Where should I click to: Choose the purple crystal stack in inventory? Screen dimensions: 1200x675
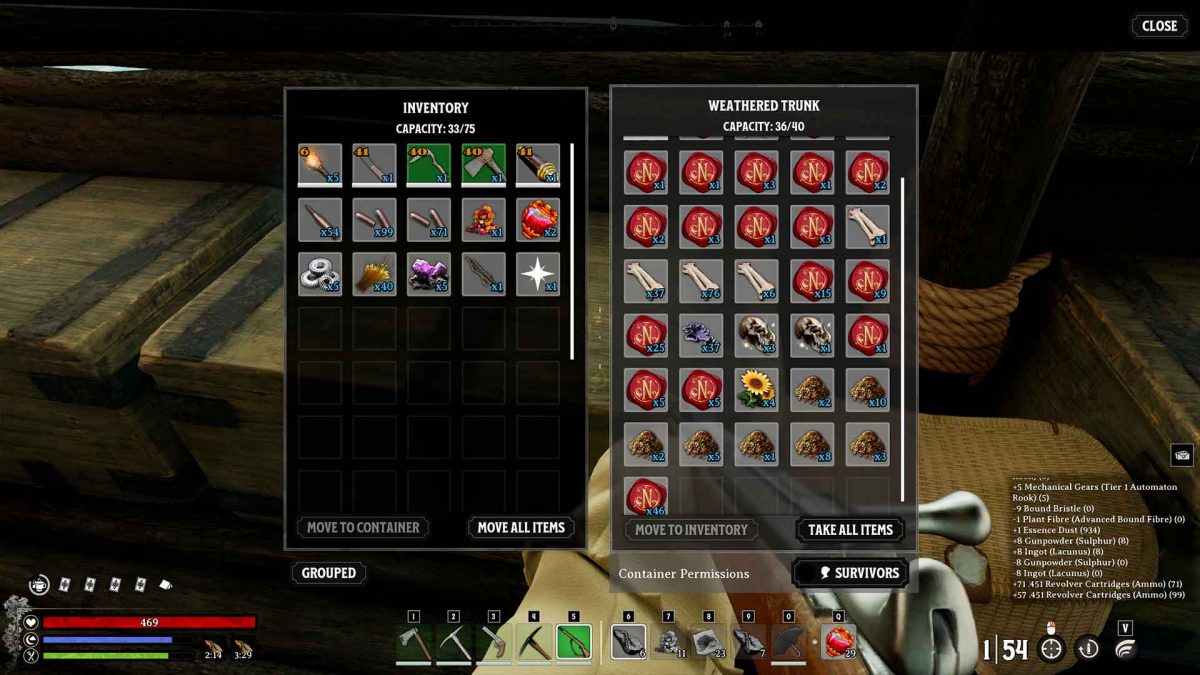tap(428, 273)
